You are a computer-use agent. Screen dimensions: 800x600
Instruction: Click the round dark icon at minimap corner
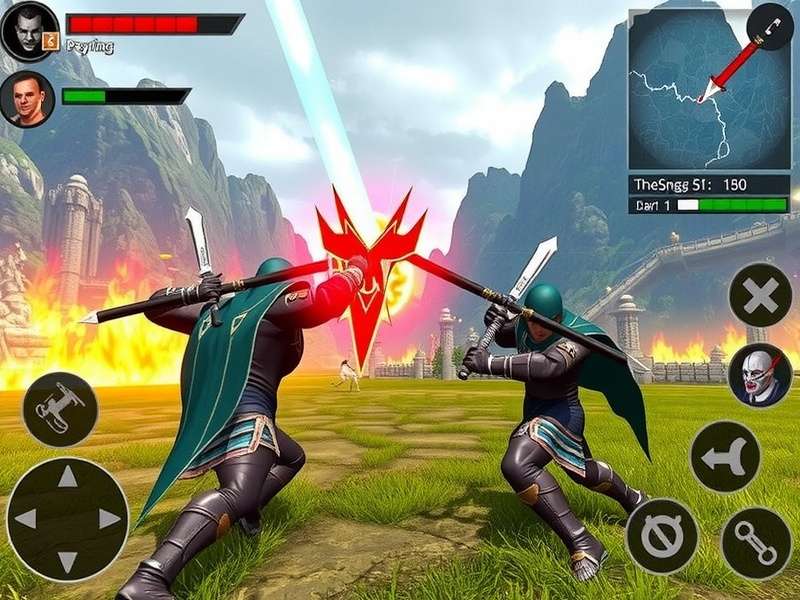point(770,27)
